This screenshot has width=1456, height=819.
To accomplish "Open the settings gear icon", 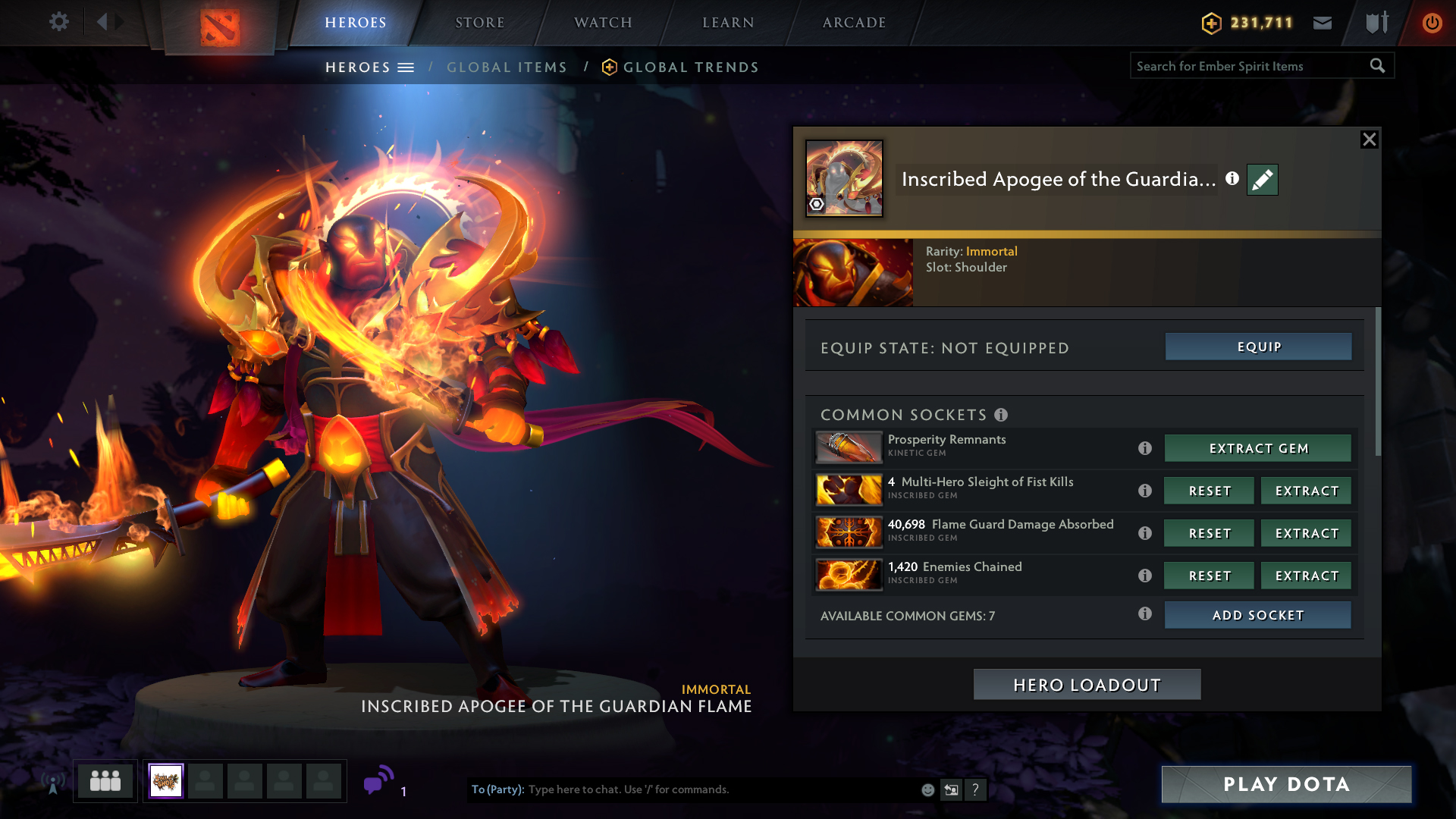I will click(59, 22).
